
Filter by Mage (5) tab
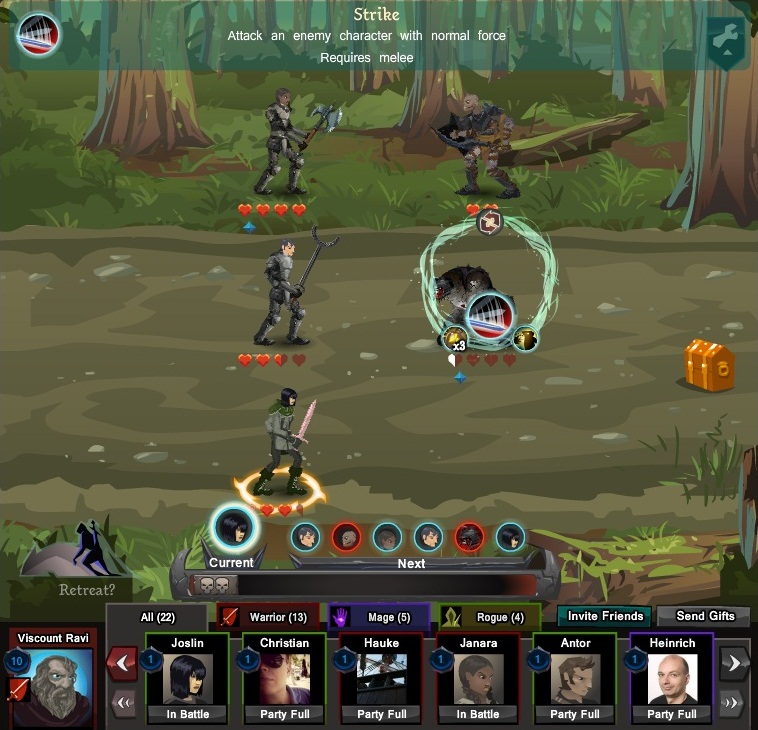pyautogui.click(x=378, y=617)
